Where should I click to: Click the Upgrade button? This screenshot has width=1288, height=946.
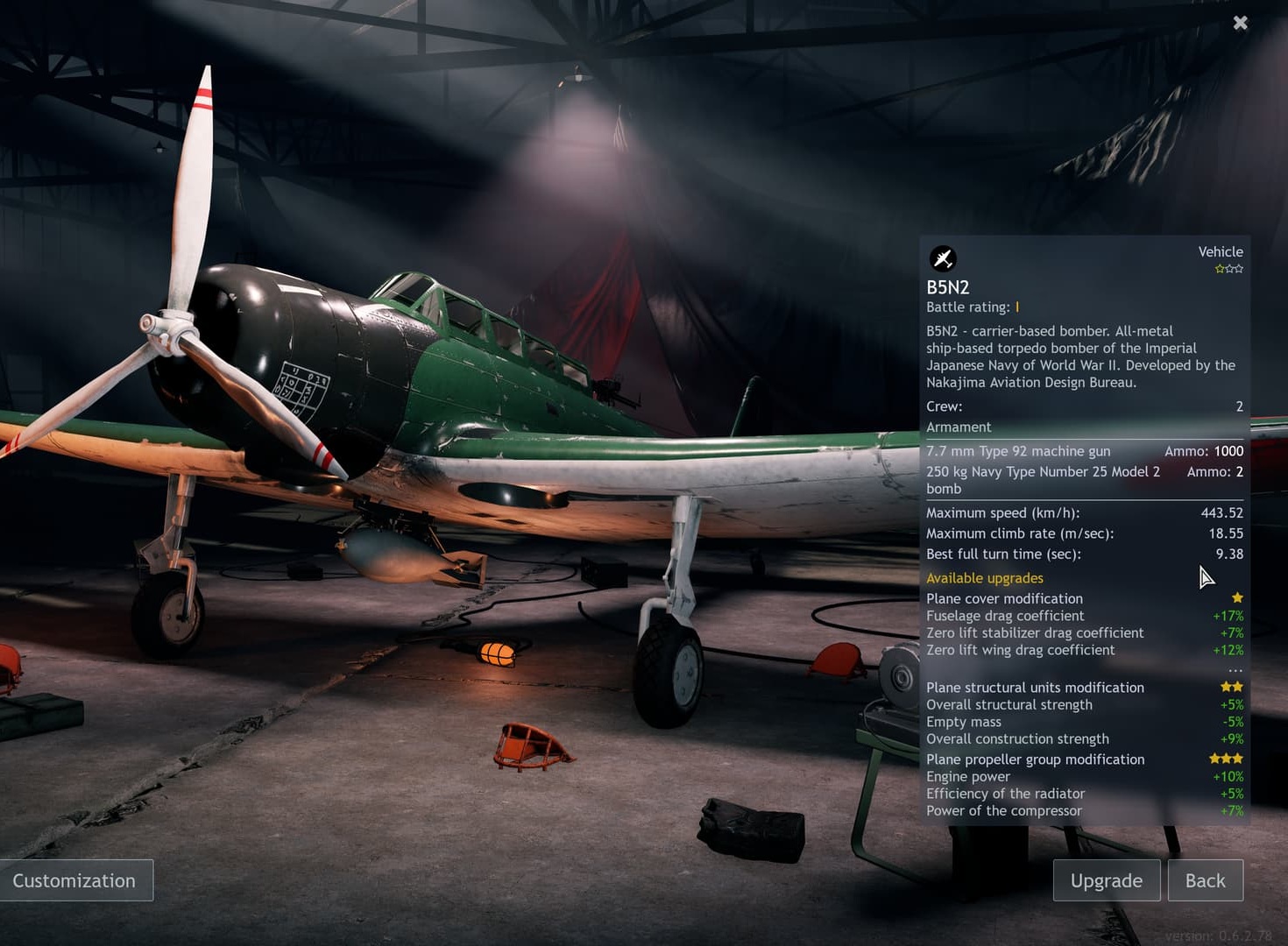[x=1106, y=880]
